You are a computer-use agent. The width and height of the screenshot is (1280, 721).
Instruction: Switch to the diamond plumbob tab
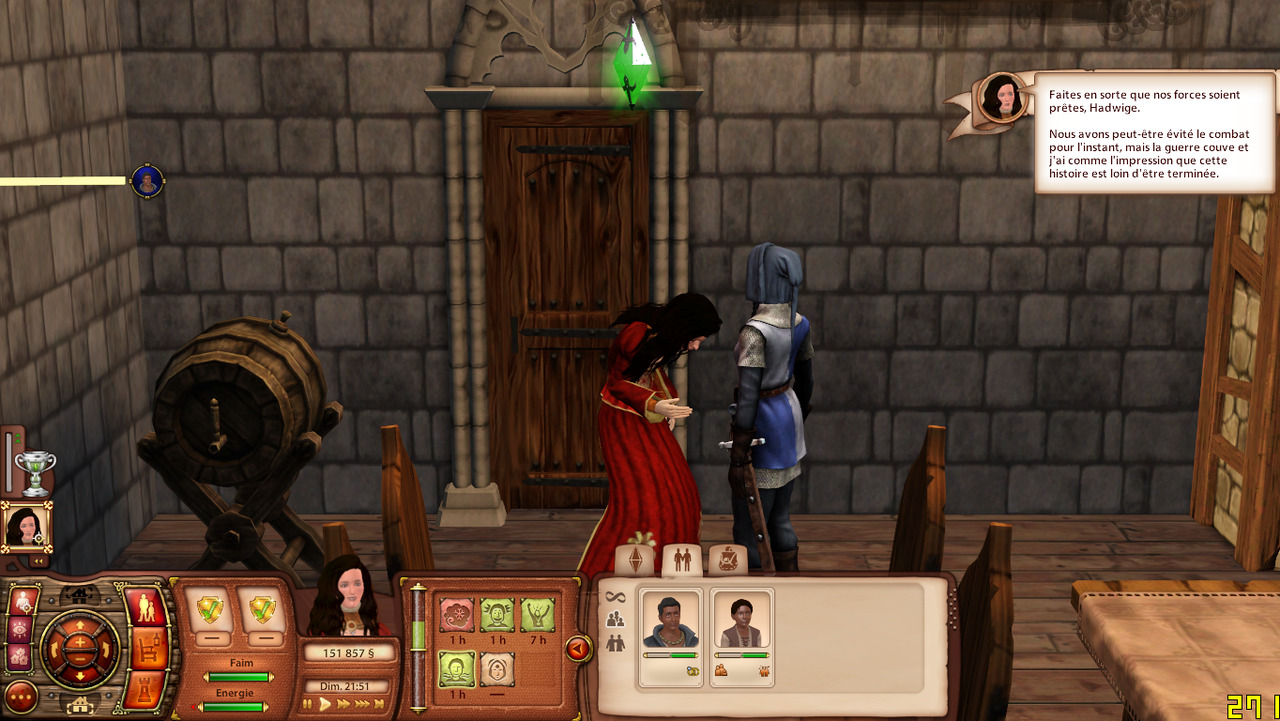point(634,560)
